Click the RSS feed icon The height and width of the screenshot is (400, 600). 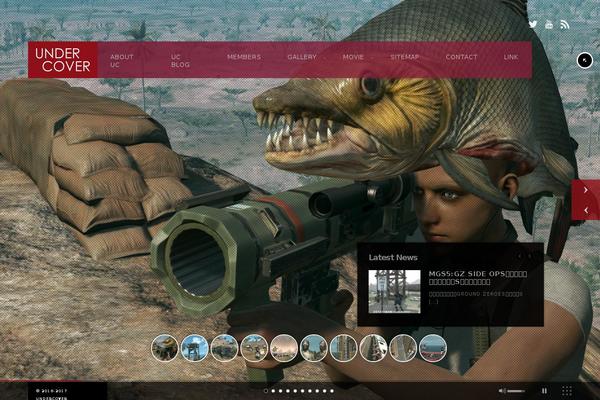point(564,24)
